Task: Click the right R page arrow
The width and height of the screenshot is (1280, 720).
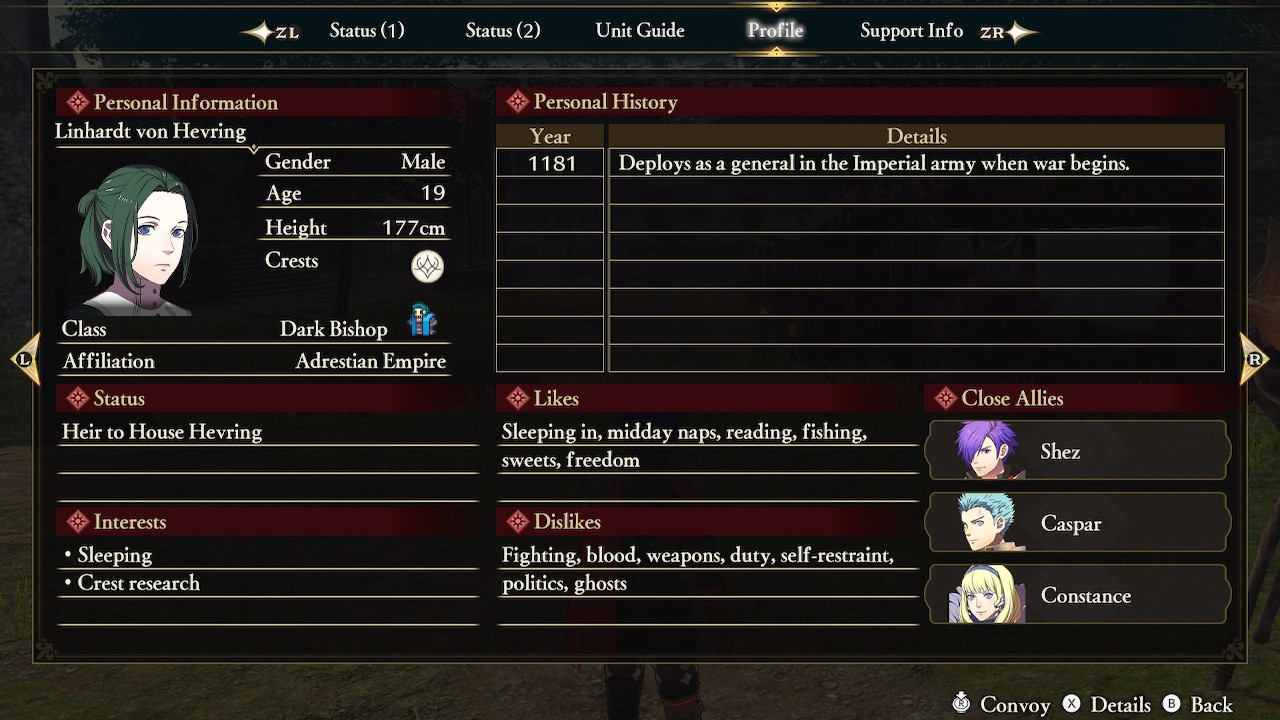Action: click(1254, 357)
